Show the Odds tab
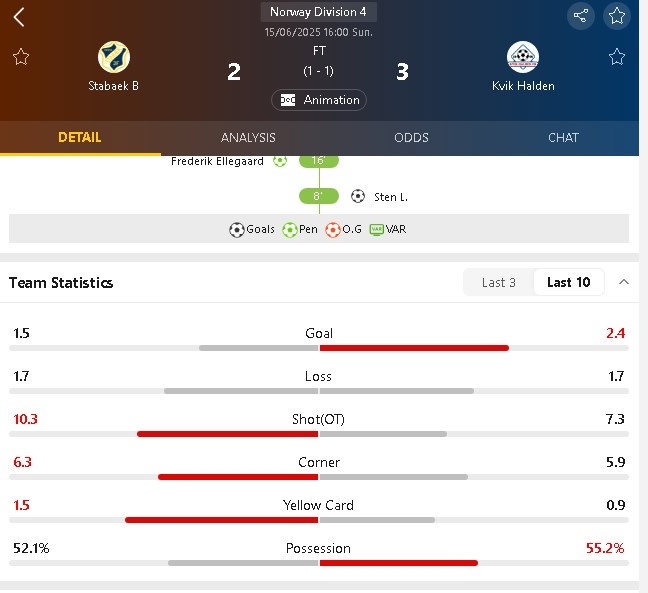Screen dimensions: 648x593 pyautogui.click(x=411, y=138)
